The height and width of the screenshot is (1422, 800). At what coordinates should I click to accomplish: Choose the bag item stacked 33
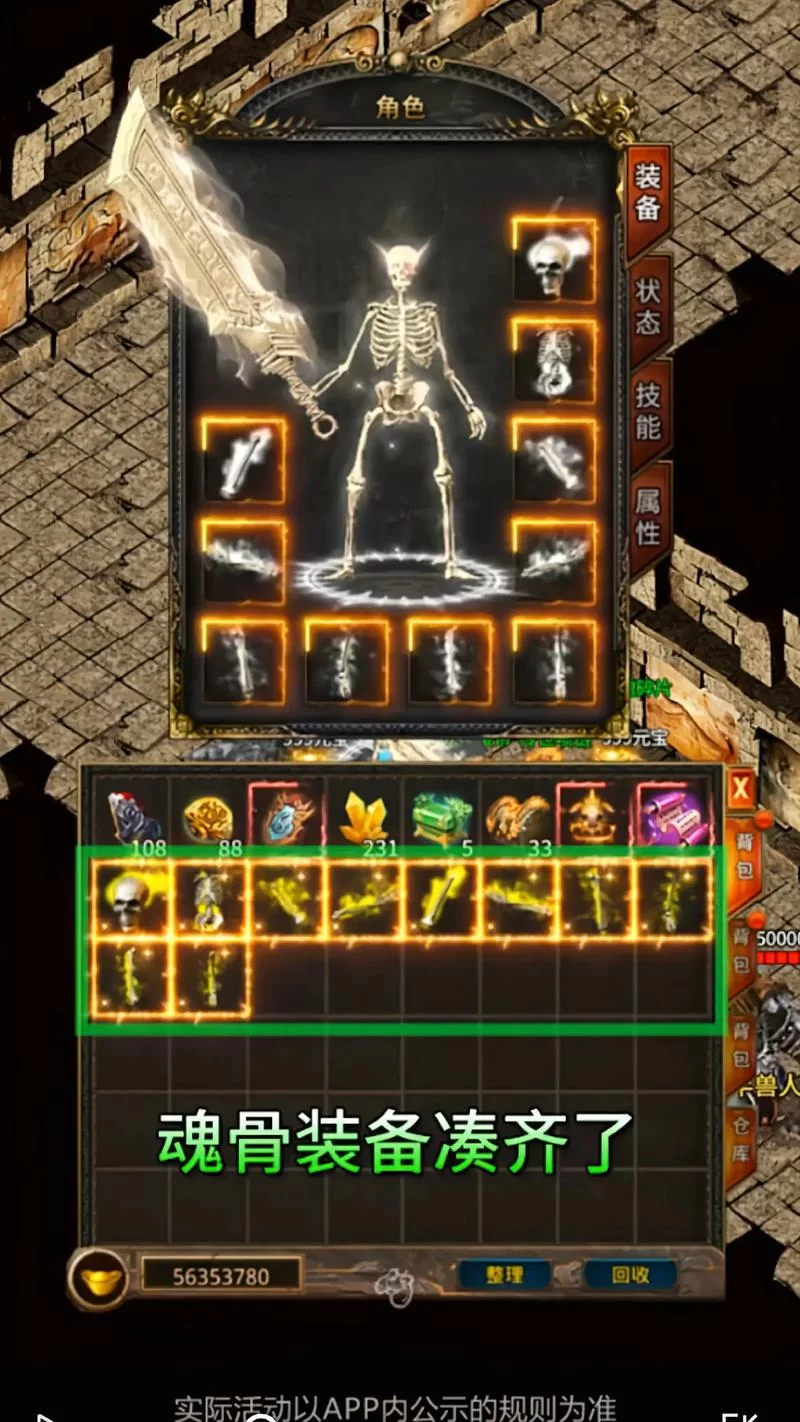[519, 818]
